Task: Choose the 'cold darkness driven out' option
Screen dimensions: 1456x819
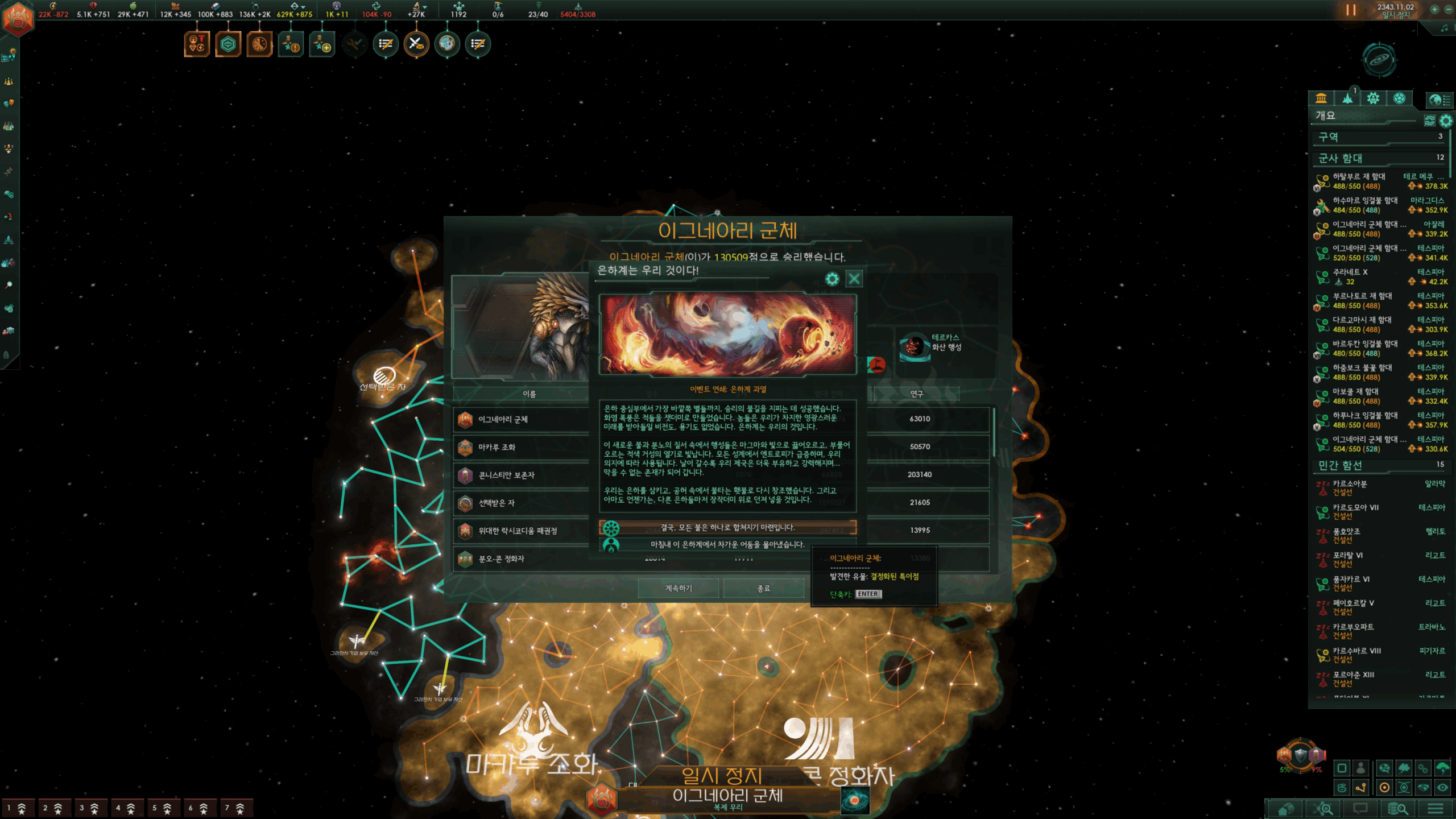Action: click(x=727, y=545)
